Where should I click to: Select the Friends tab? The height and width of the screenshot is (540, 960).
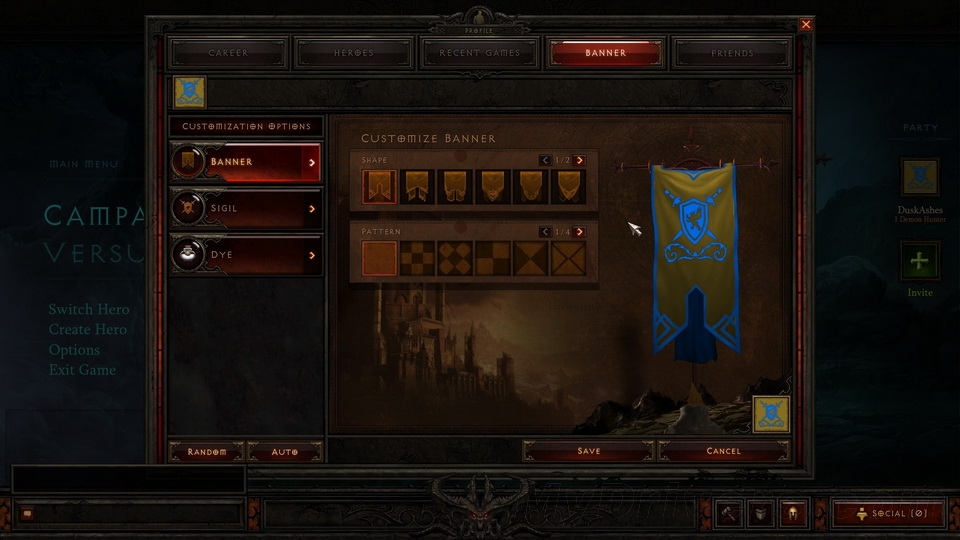[x=732, y=53]
